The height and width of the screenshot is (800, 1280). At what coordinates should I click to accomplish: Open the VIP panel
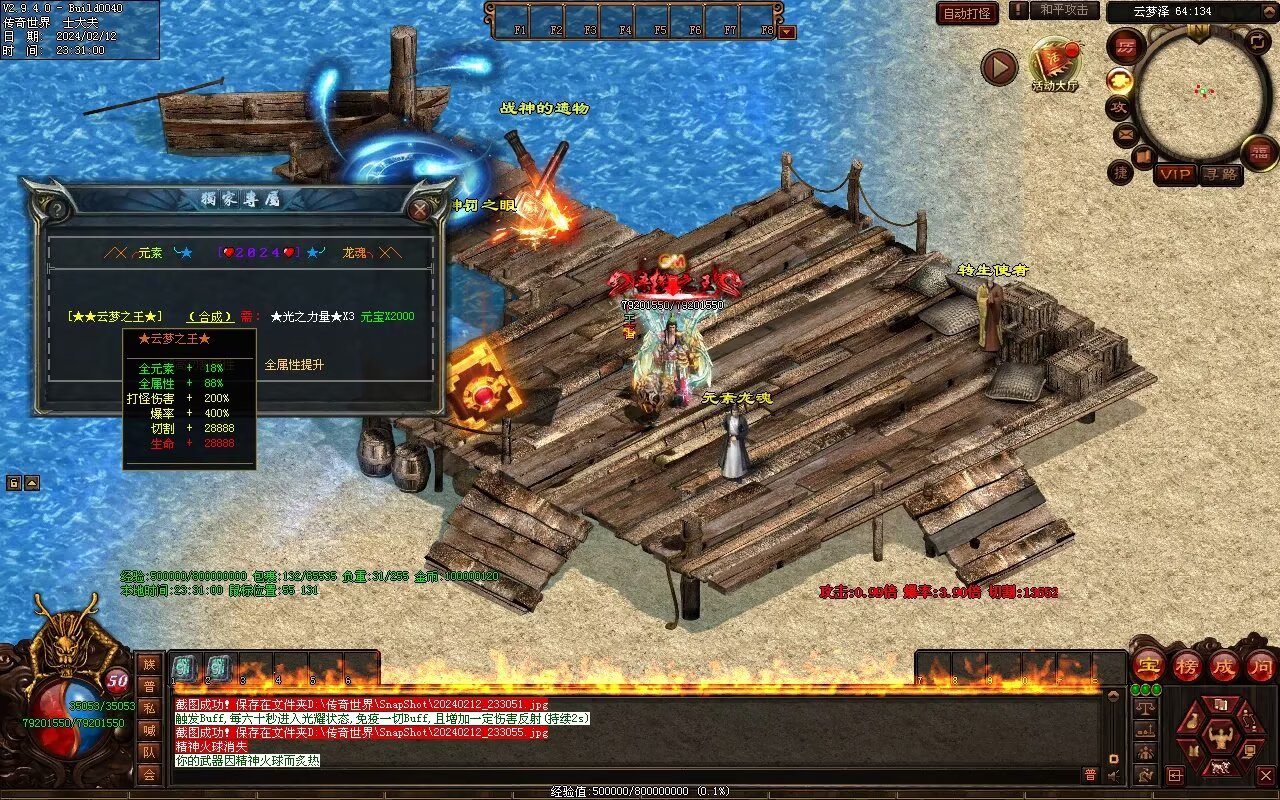pyautogui.click(x=1175, y=174)
